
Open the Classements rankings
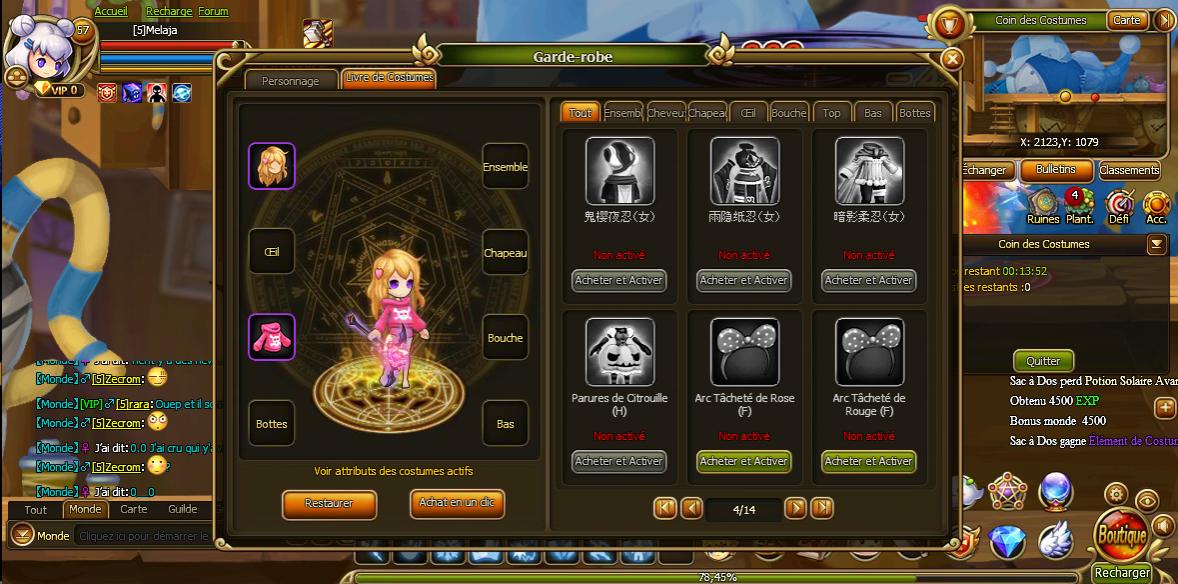tap(1129, 170)
